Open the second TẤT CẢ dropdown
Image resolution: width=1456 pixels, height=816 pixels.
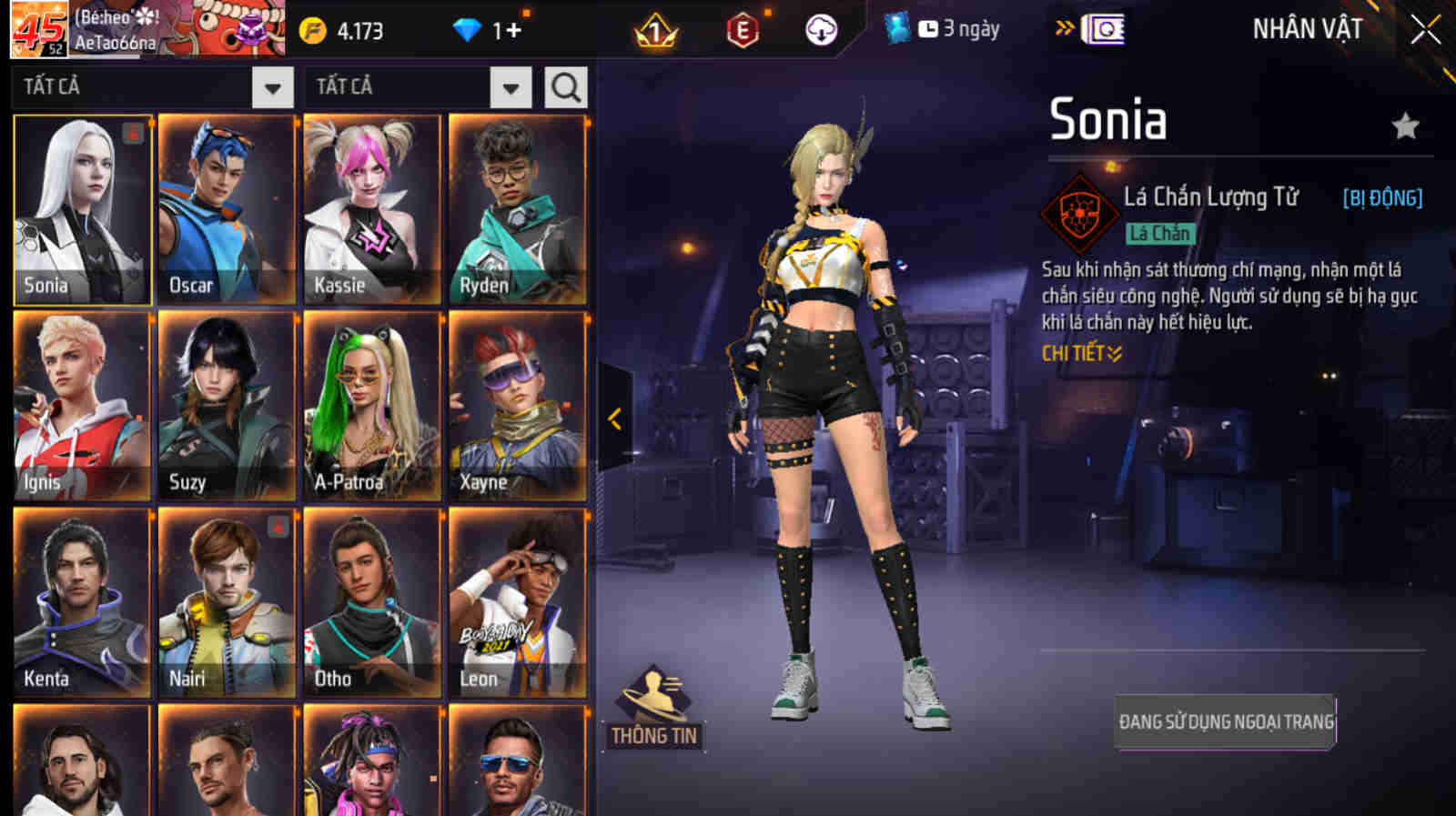pos(511,87)
